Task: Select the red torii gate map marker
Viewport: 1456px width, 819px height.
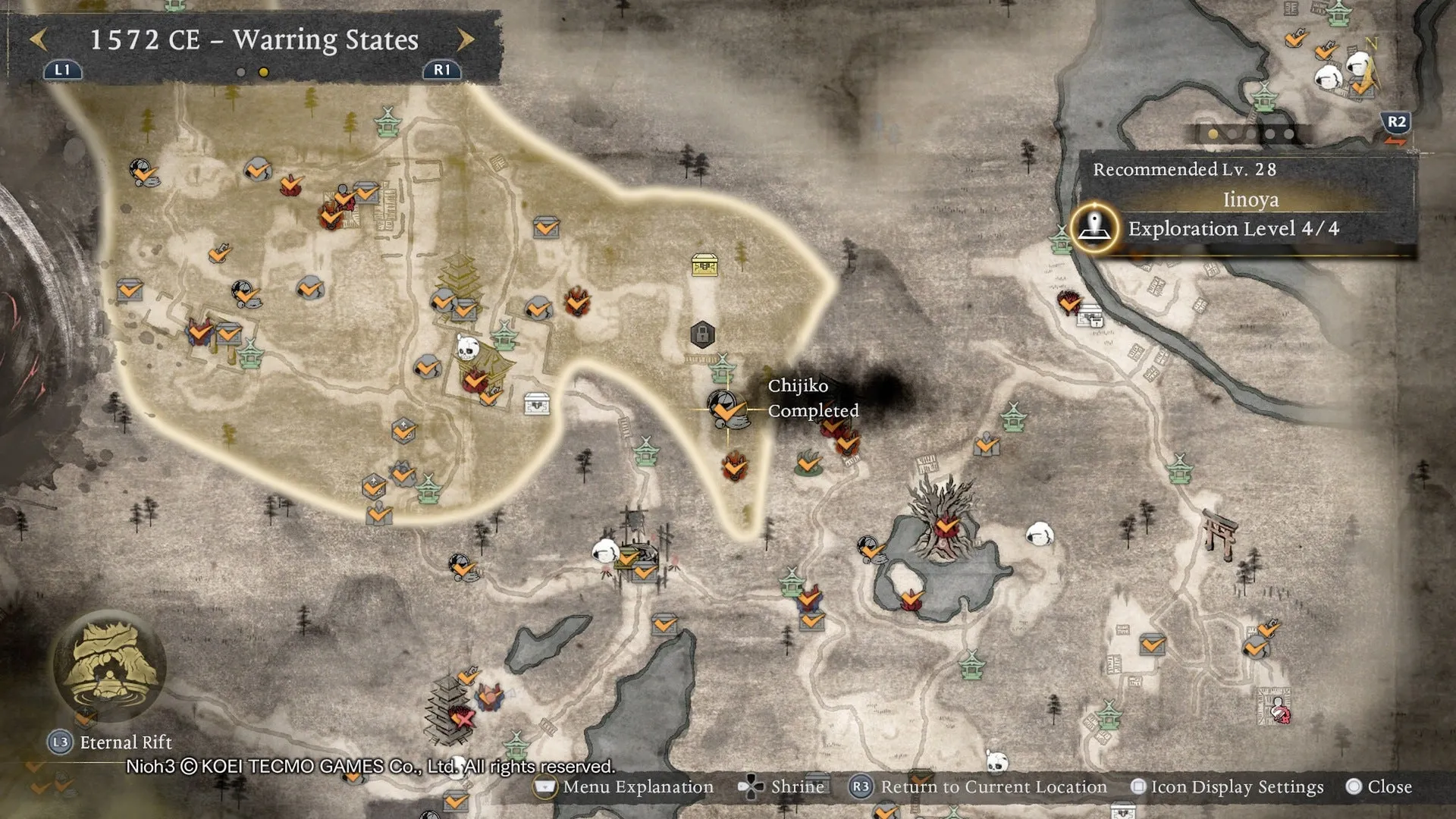Action: coord(1219,533)
